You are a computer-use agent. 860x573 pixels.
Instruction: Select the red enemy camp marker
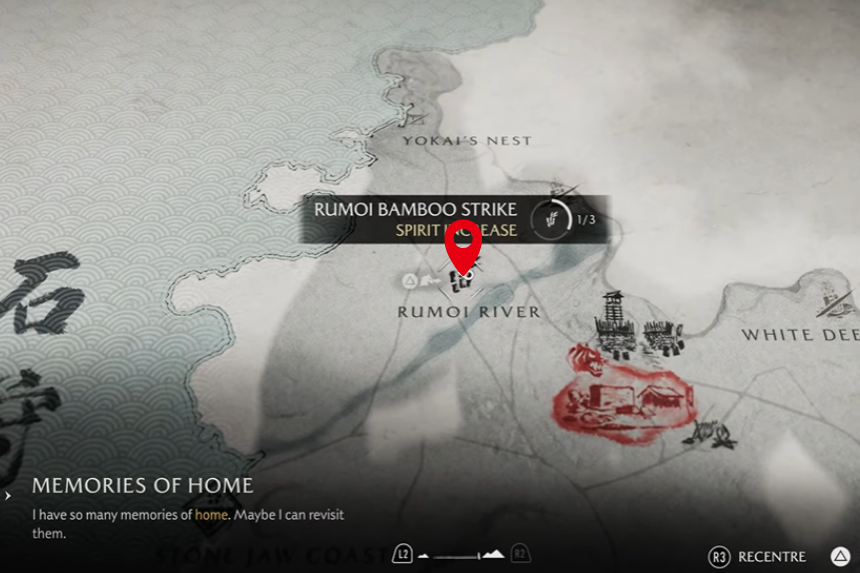tap(620, 393)
